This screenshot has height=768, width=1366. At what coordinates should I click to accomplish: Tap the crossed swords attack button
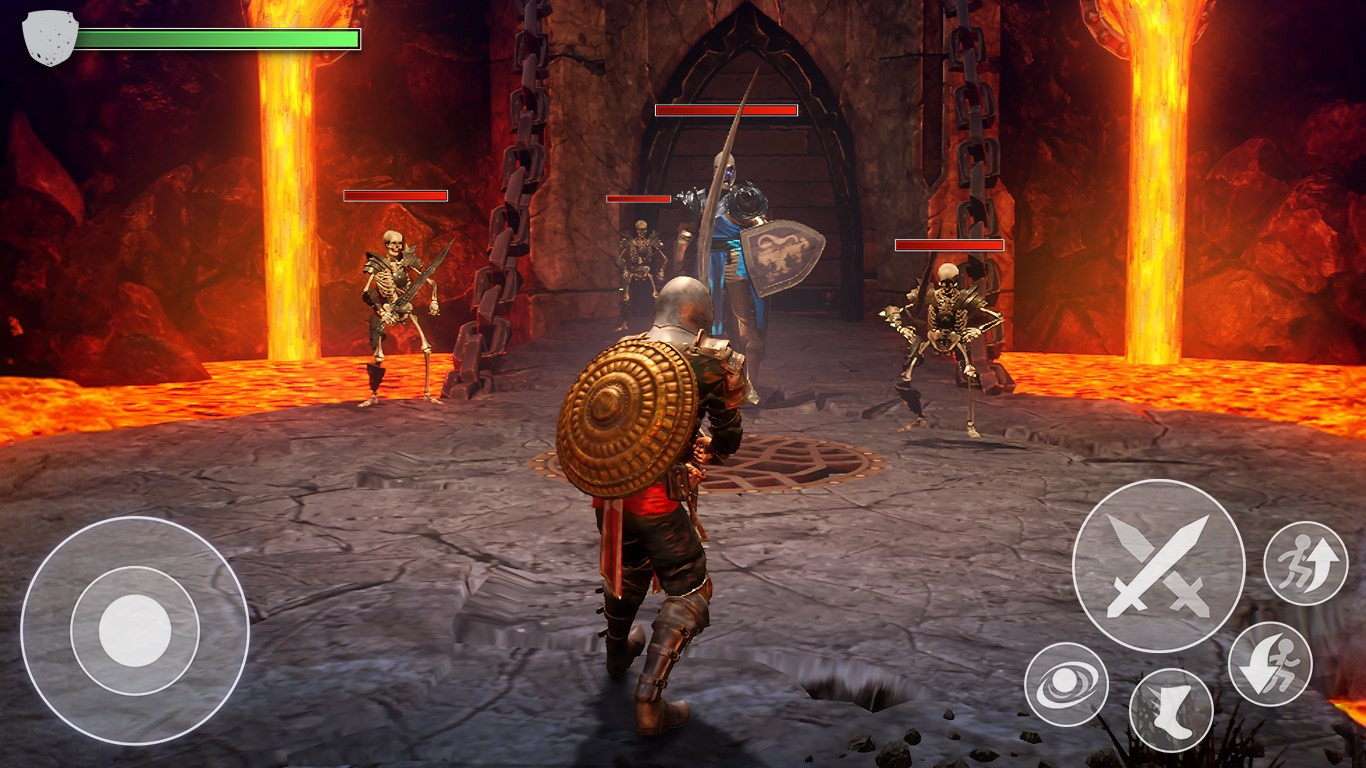point(1158,566)
